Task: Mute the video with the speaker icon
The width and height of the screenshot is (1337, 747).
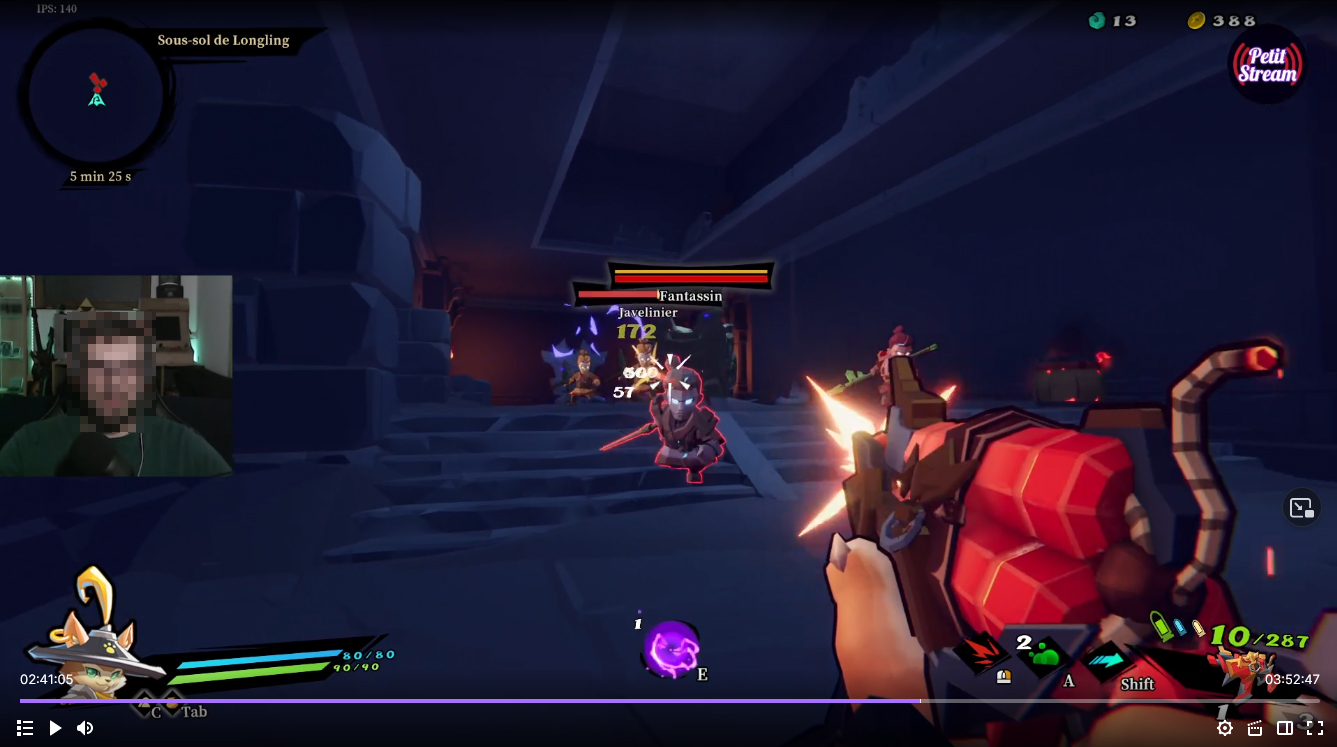Action: pyautogui.click(x=85, y=728)
